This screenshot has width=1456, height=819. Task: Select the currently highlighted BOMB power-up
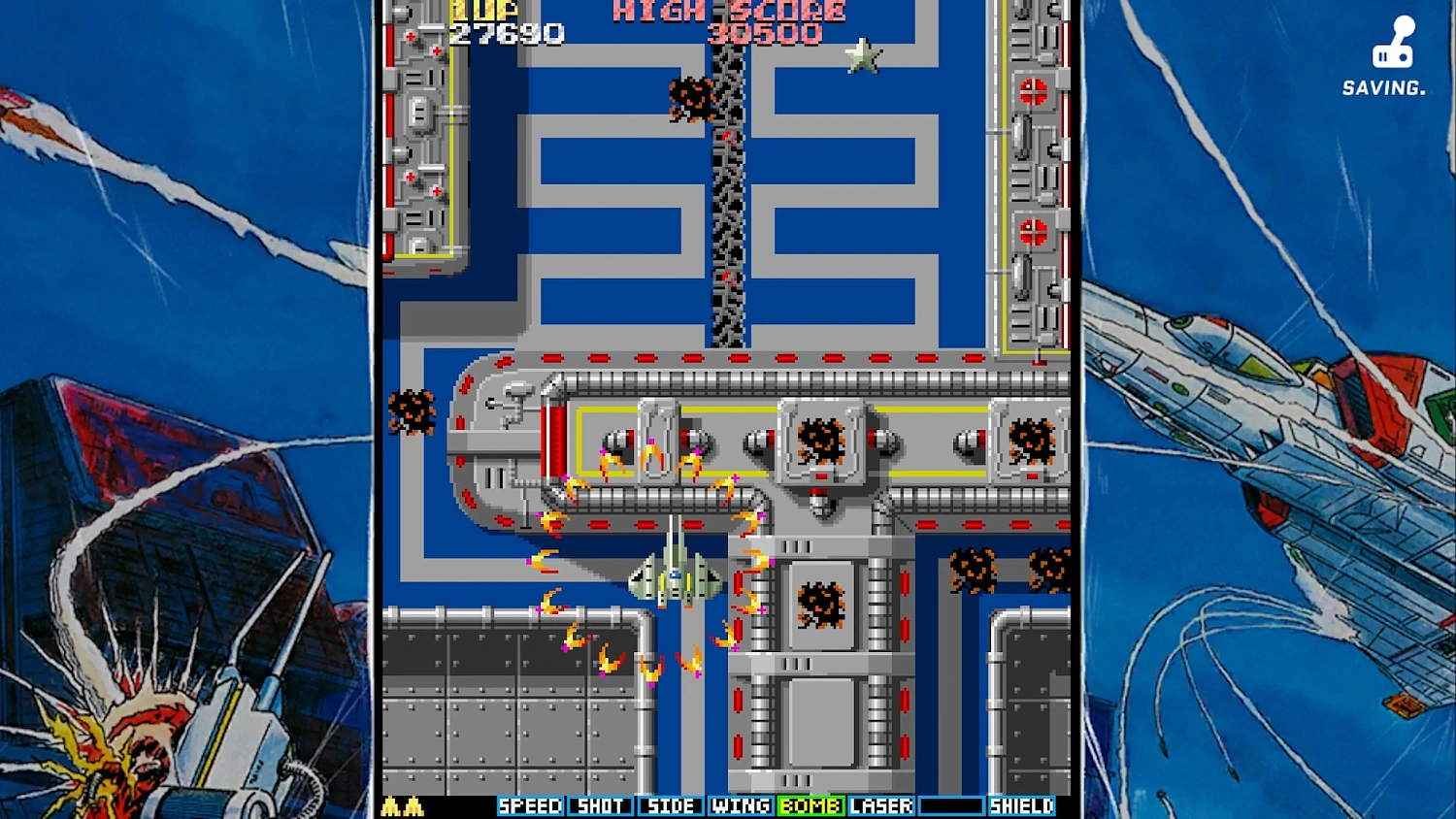(x=811, y=805)
